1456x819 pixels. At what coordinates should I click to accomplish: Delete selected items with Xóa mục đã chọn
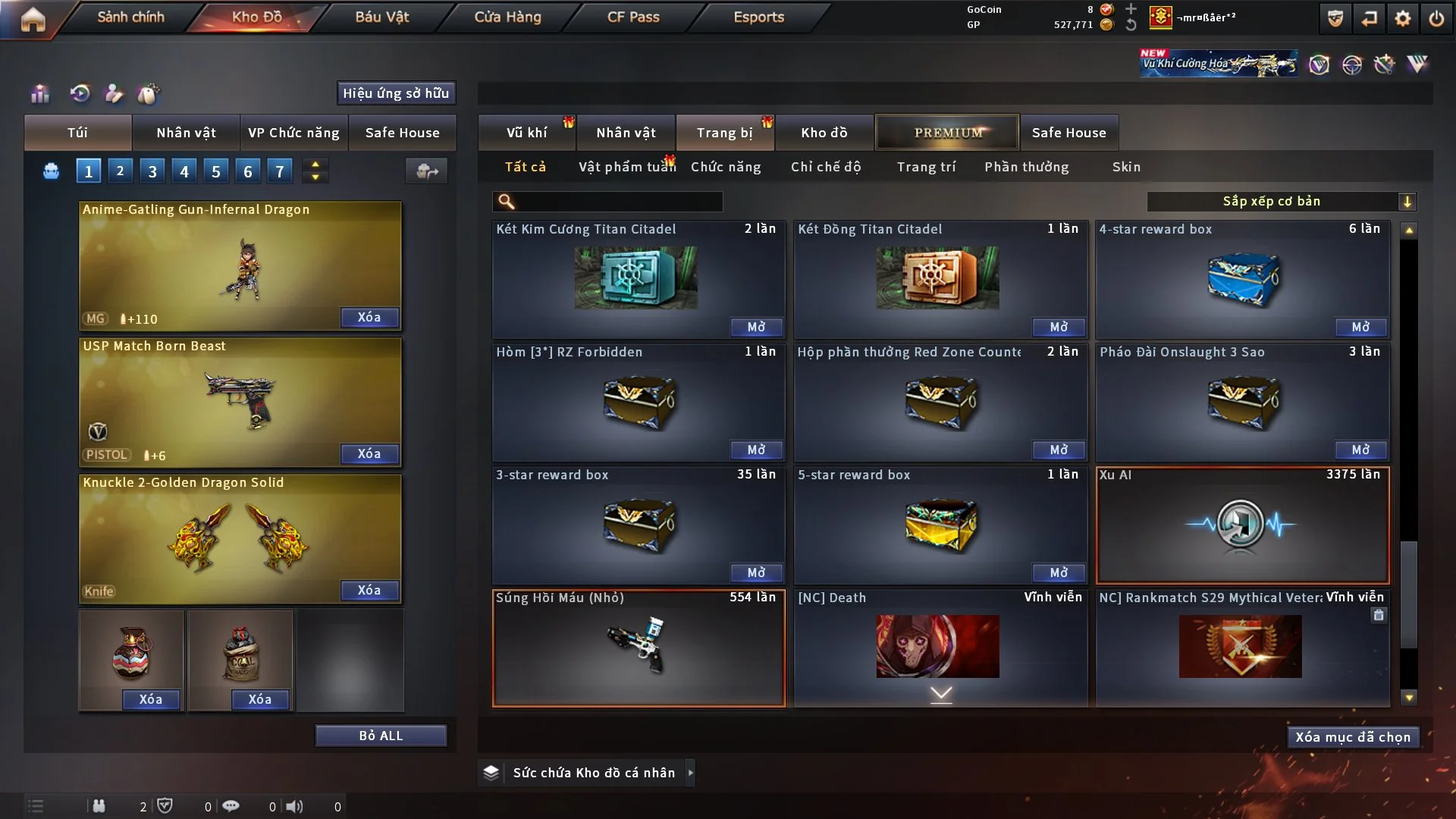click(1353, 737)
